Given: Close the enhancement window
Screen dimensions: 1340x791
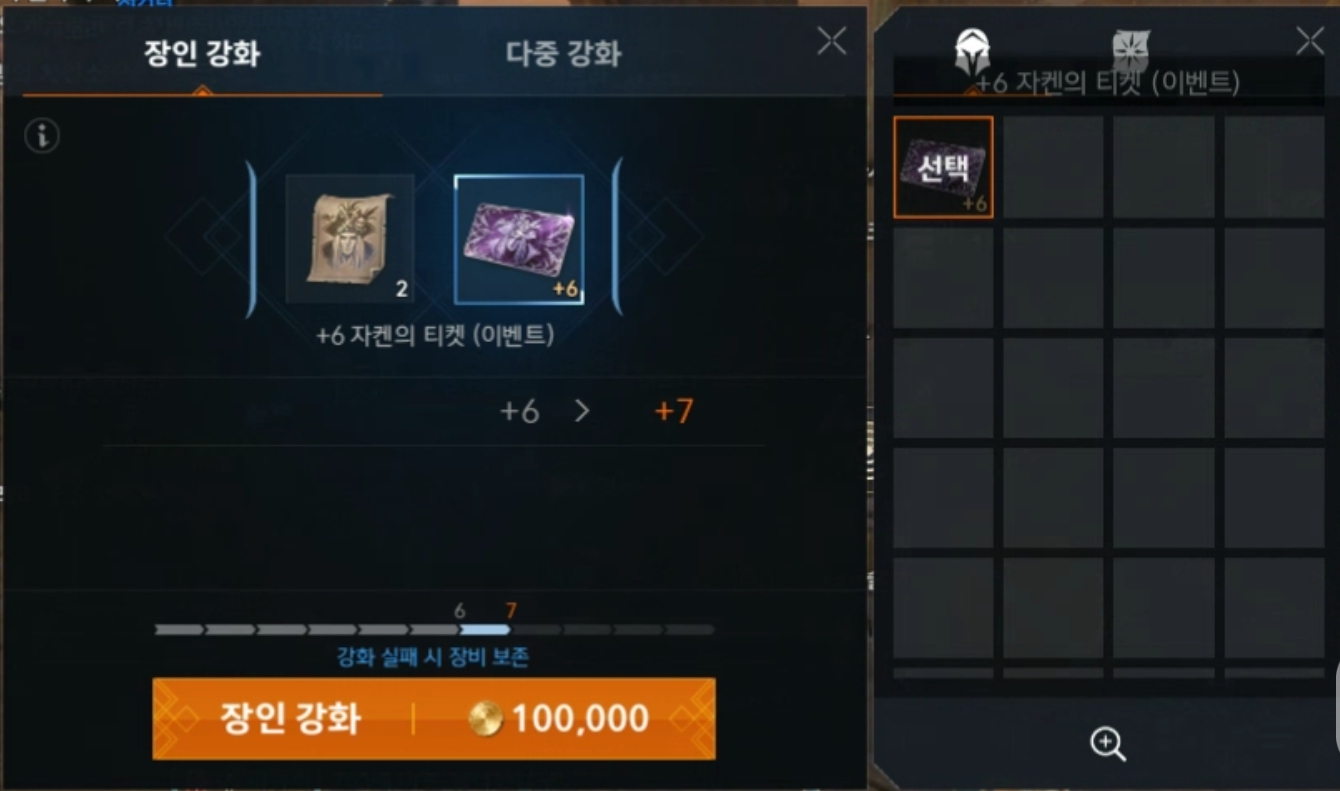Looking at the screenshot, I should [831, 40].
